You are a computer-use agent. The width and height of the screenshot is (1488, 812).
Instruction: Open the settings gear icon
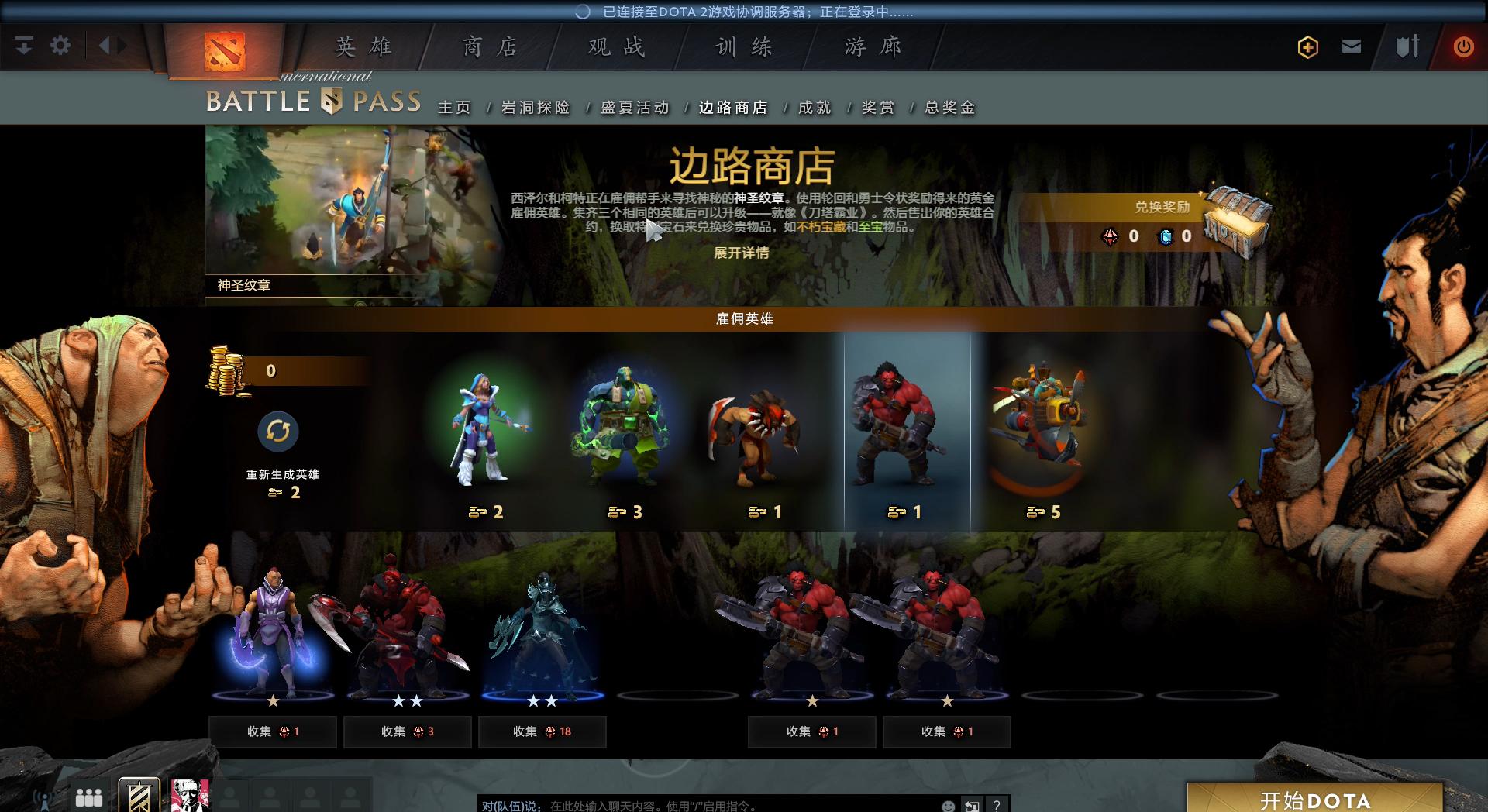60,45
